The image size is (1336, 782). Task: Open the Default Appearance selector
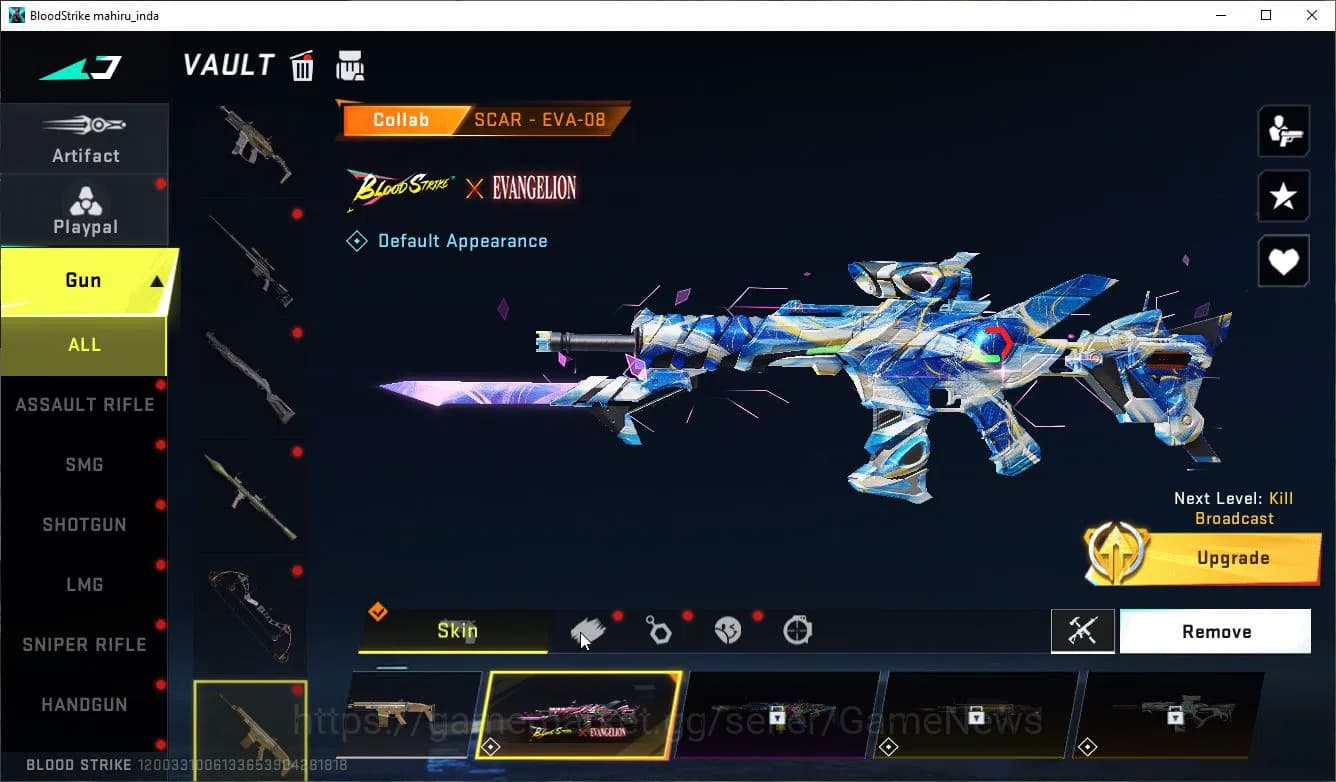point(448,240)
